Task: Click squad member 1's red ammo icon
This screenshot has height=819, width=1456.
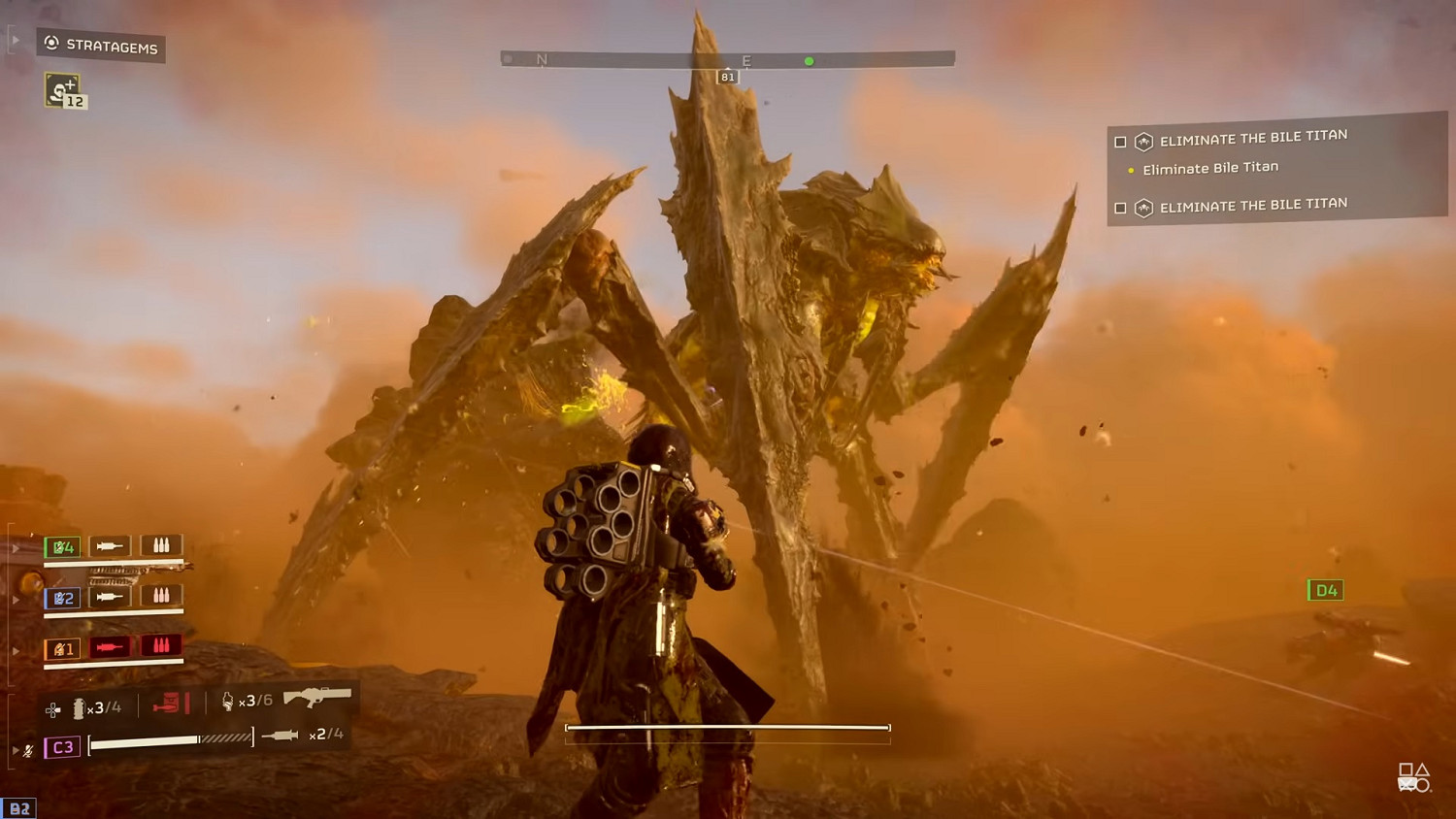Action: [x=161, y=646]
